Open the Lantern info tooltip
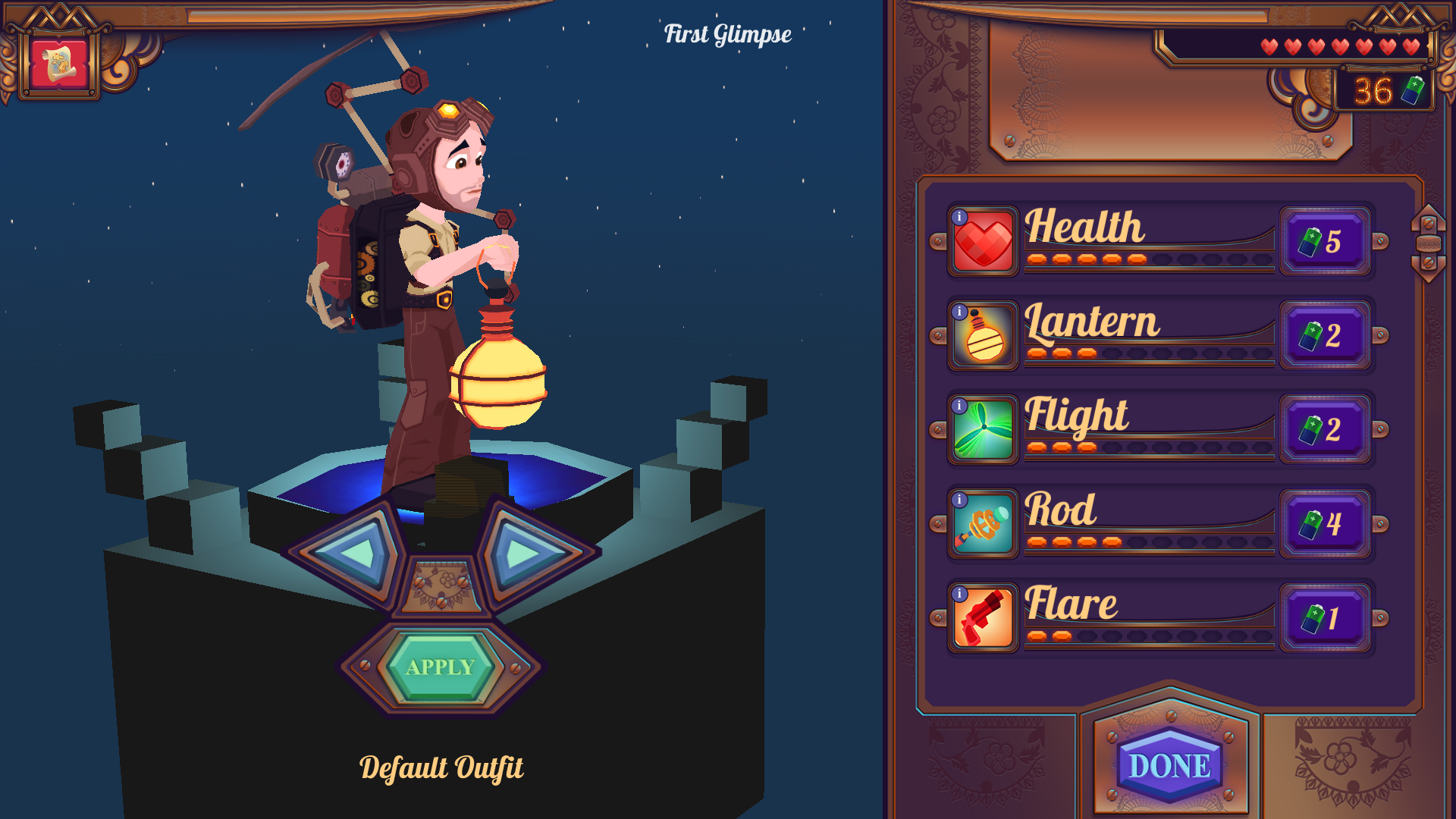This screenshot has height=819, width=1456. point(960,311)
